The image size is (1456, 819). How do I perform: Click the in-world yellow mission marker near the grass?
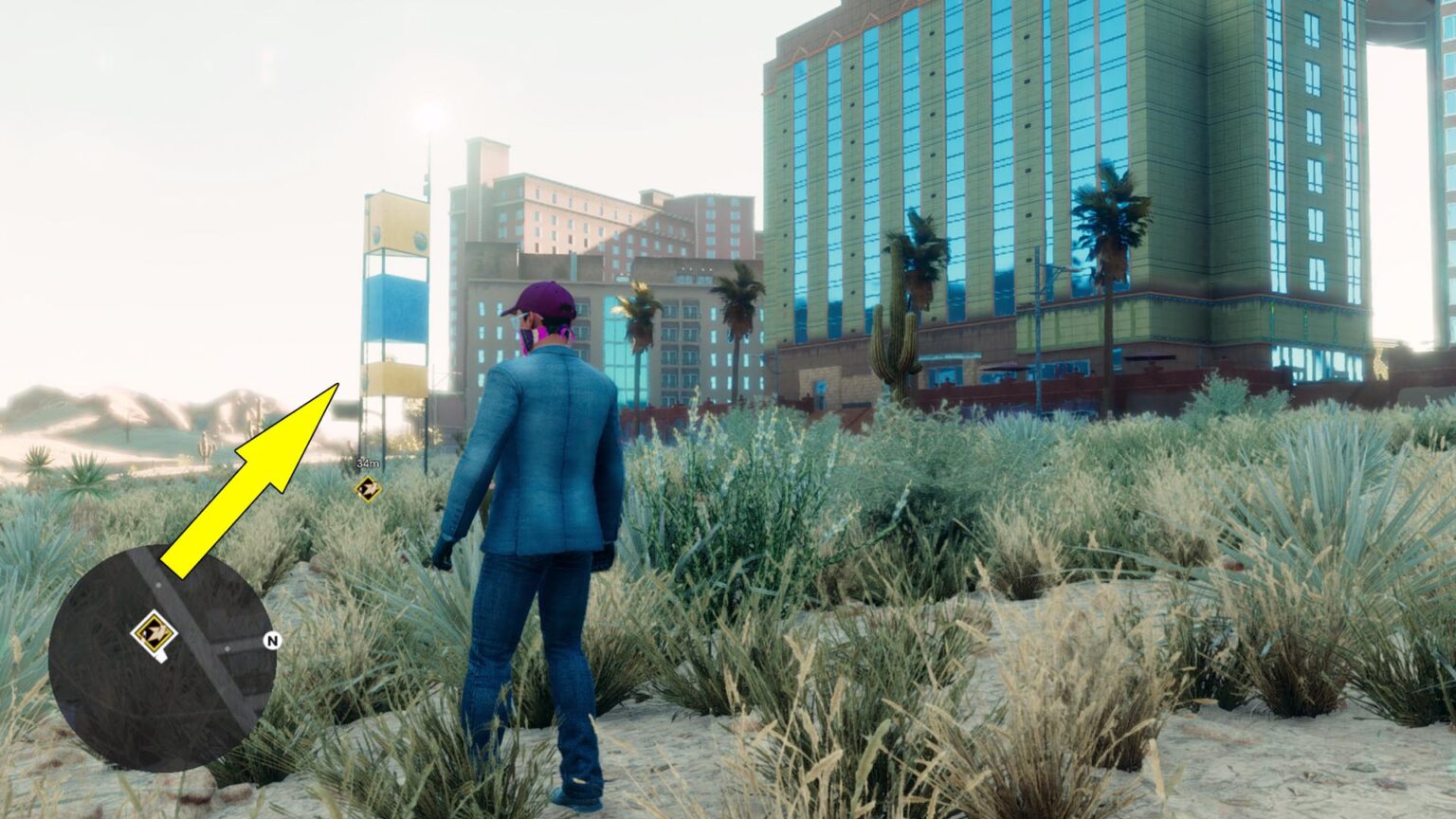coord(368,489)
